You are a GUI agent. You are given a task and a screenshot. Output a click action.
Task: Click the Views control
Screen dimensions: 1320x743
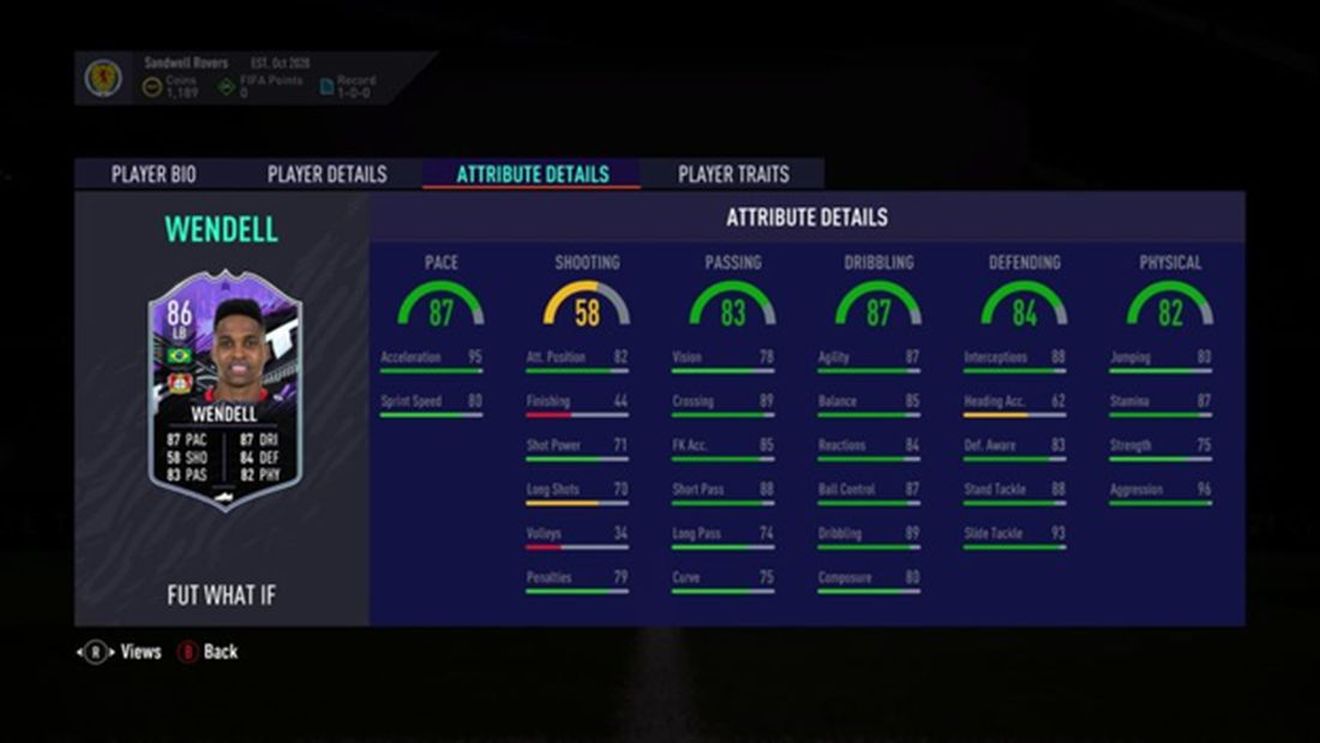click(142, 651)
